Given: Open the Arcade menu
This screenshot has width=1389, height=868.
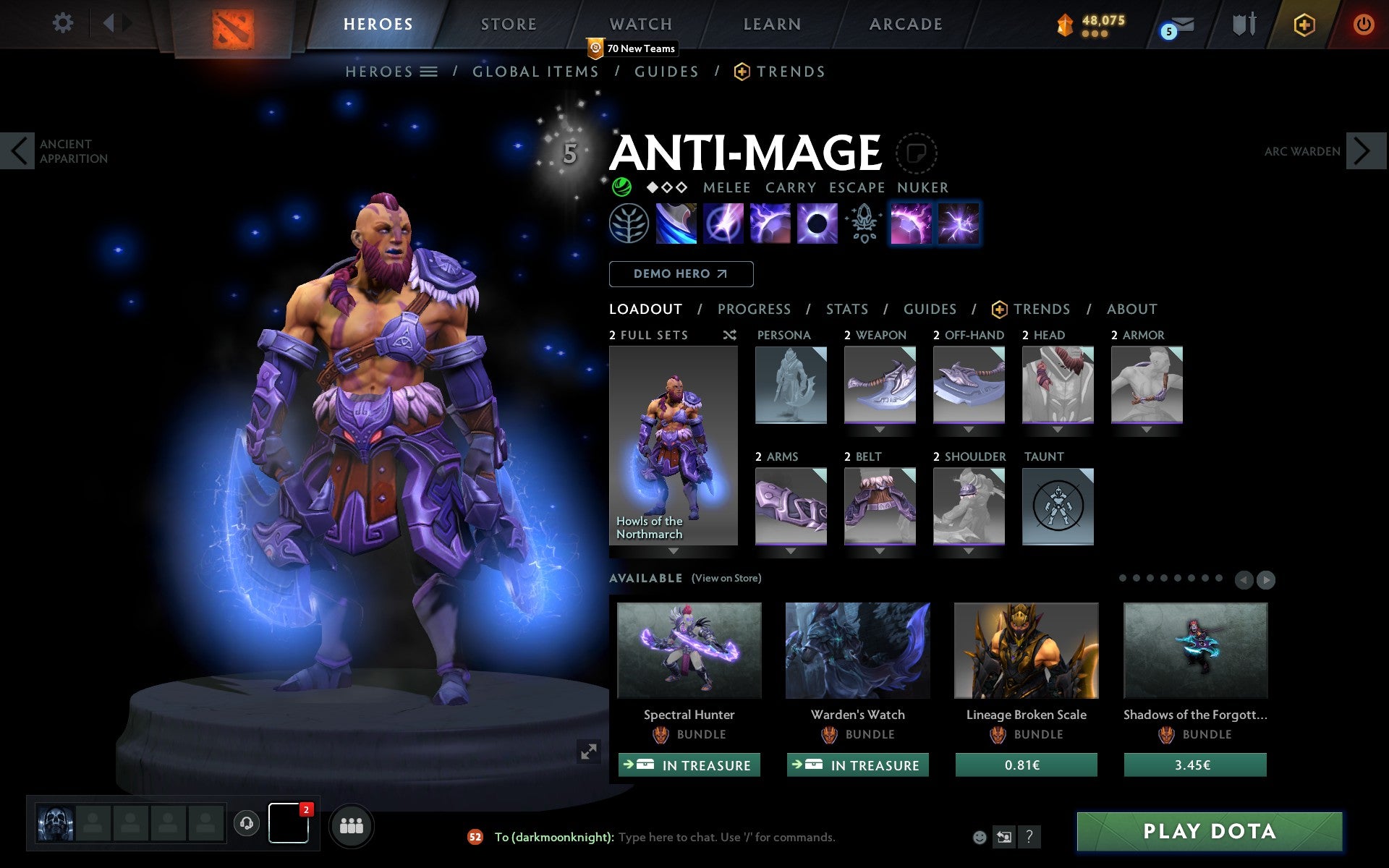Looking at the screenshot, I should pyautogui.click(x=905, y=23).
